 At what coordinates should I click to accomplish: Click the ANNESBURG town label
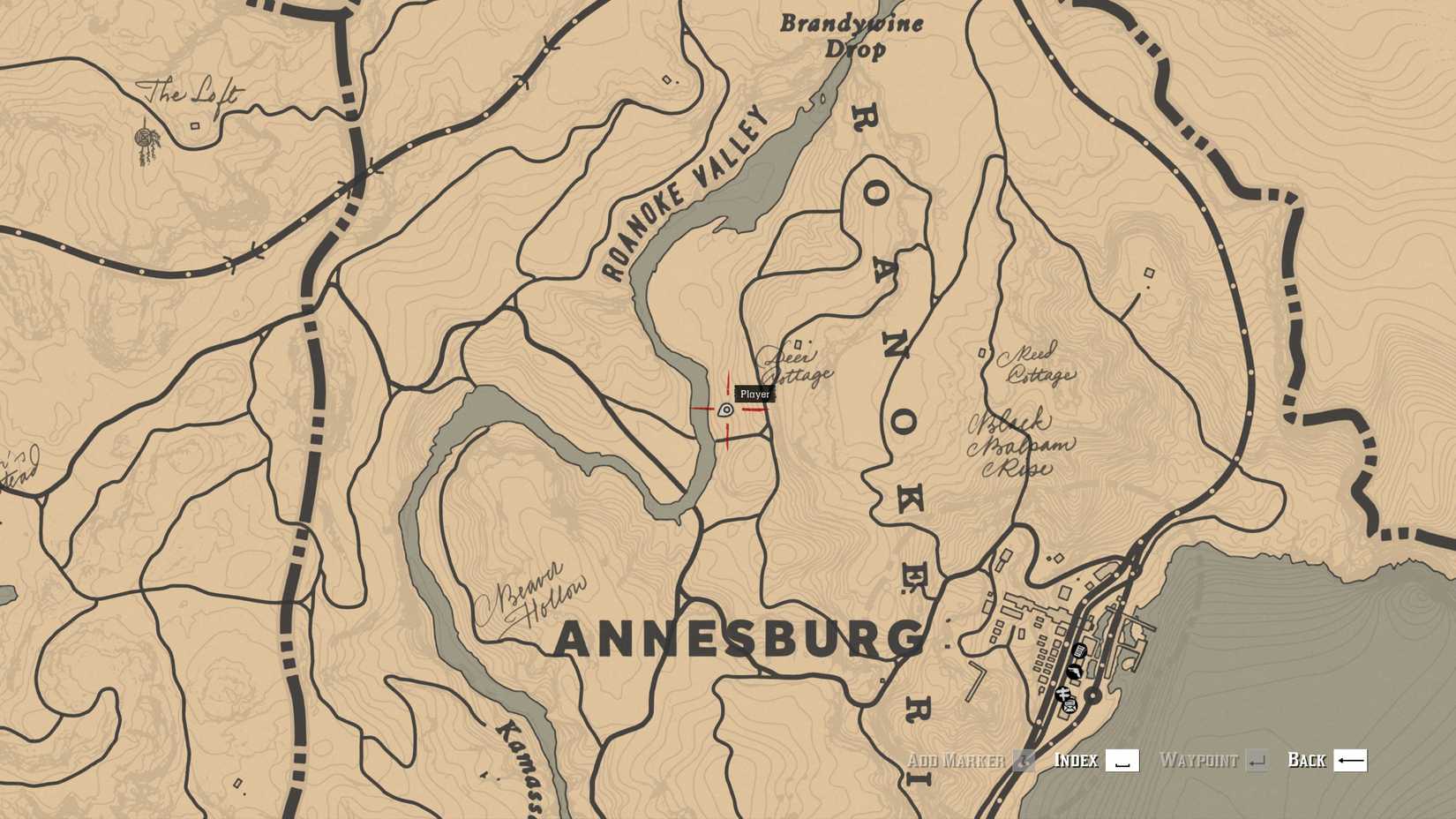pos(737,637)
